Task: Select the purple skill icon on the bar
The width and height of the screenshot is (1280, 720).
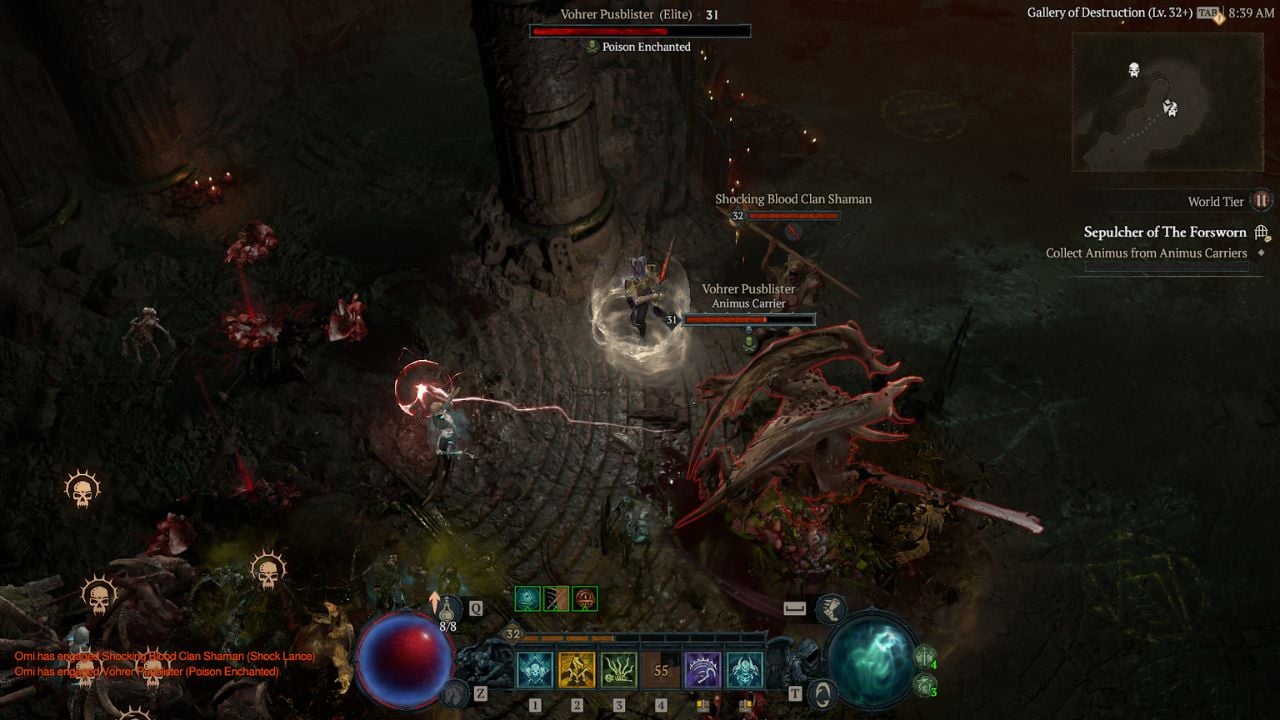Action: pyautogui.click(x=703, y=670)
